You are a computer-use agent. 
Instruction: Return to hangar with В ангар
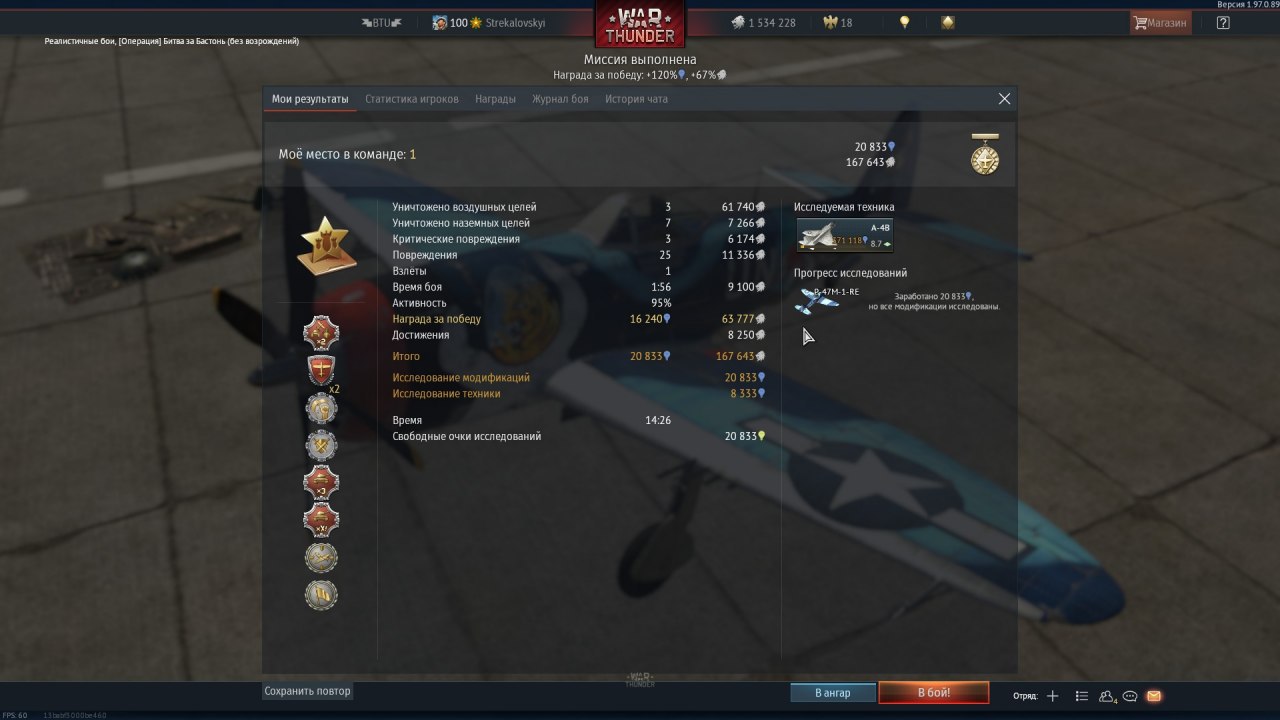click(x=832, y=693)
